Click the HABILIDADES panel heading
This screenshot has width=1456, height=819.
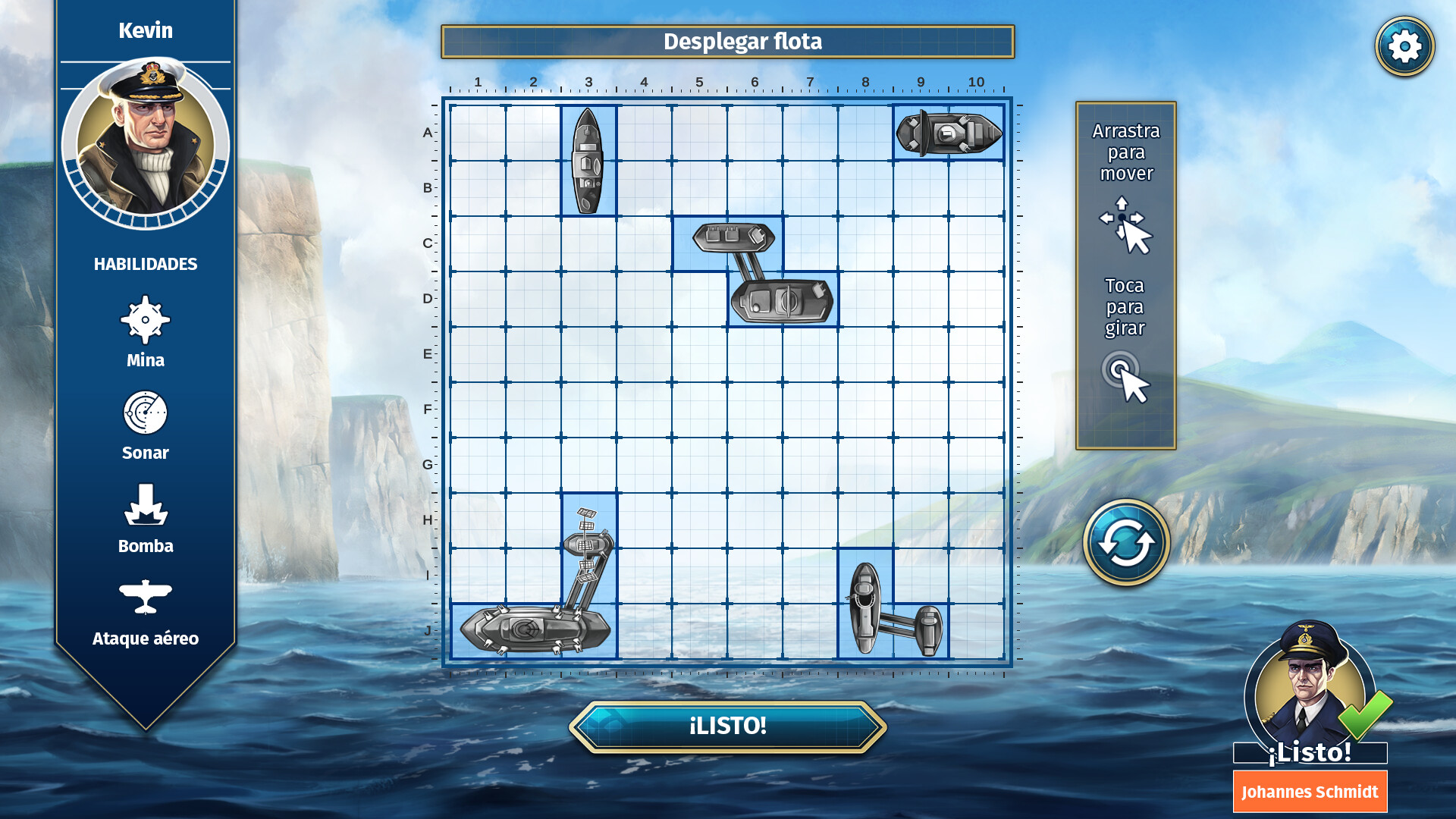point(146,264)
